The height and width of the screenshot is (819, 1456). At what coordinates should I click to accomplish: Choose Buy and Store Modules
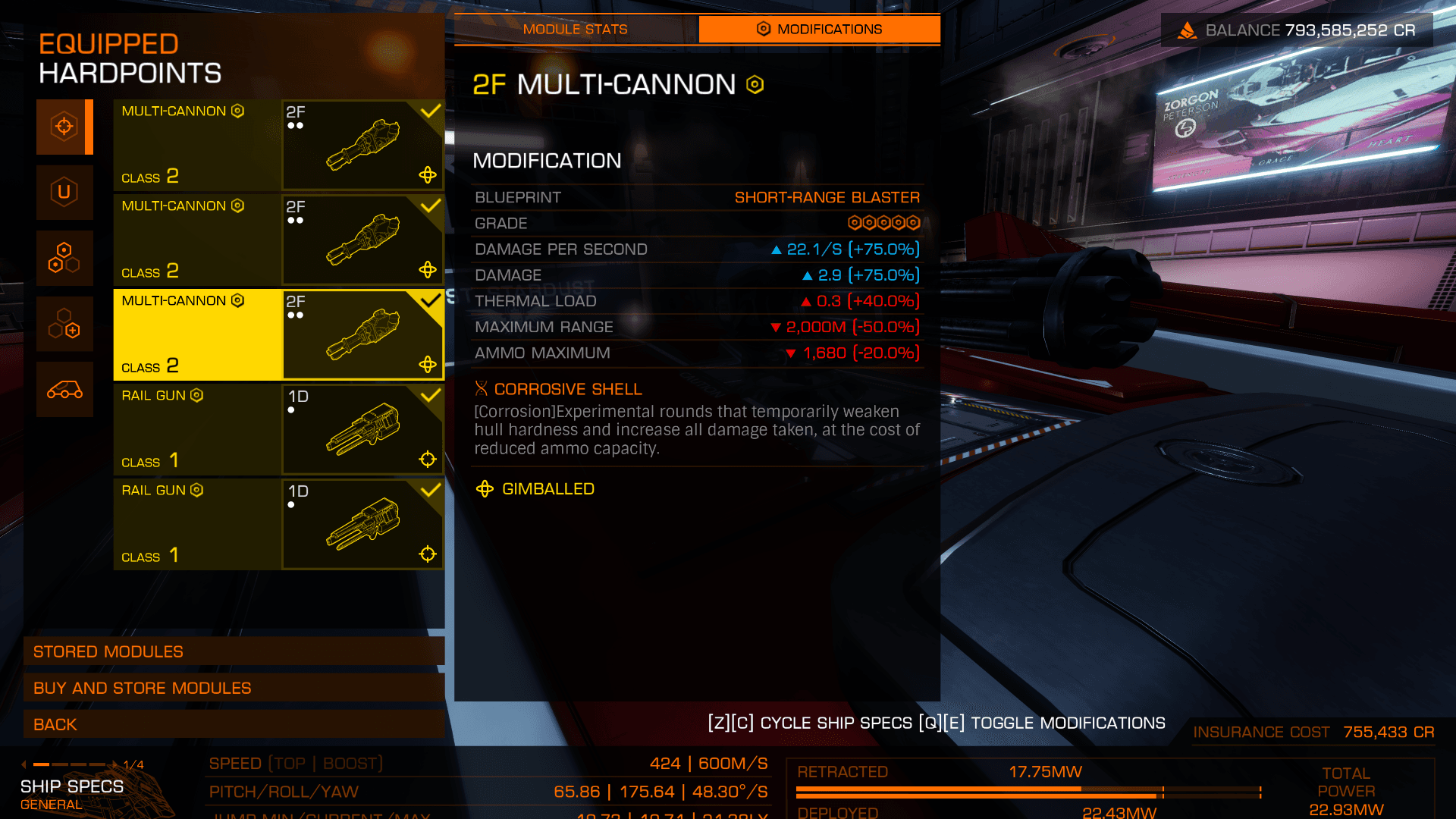234,688
